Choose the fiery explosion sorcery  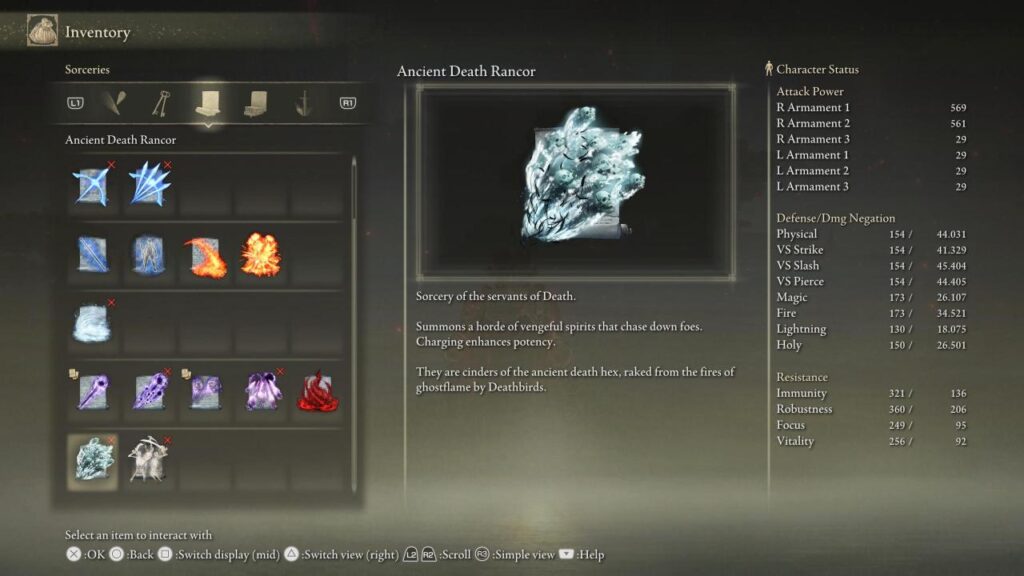[261, 255]
